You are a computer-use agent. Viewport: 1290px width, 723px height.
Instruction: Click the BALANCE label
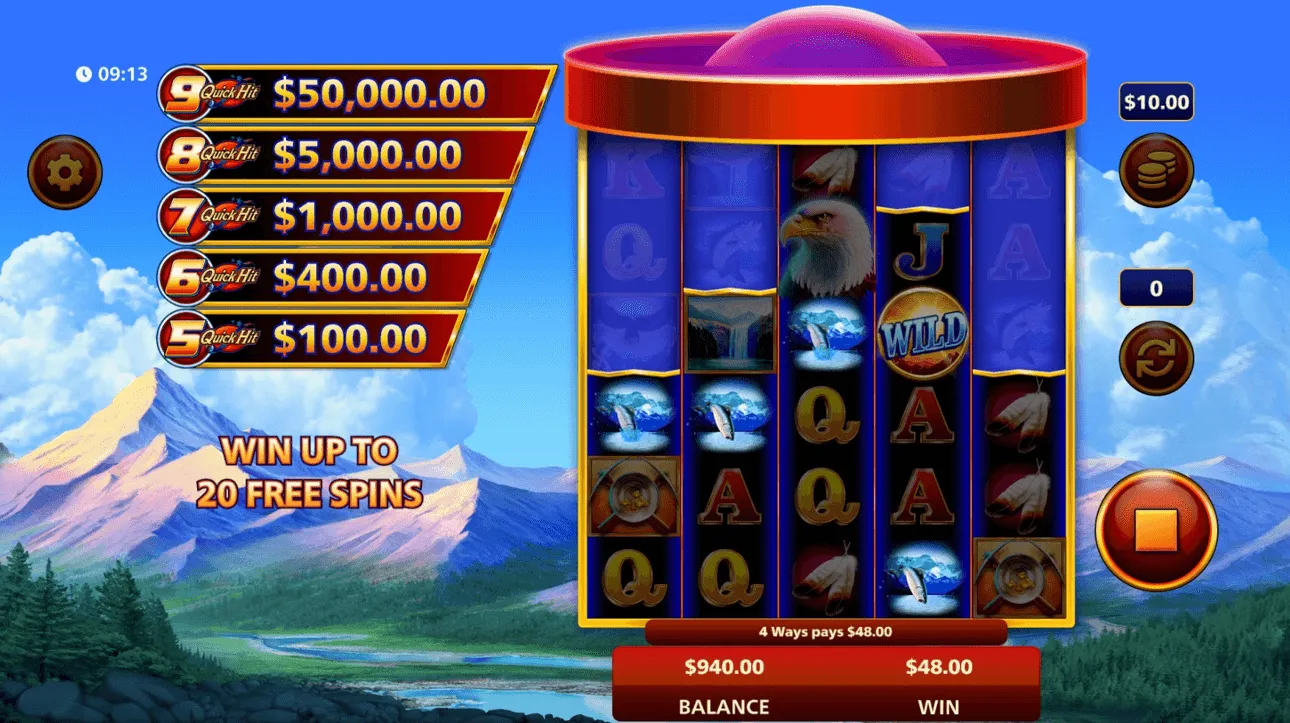(x=722, y=706)
